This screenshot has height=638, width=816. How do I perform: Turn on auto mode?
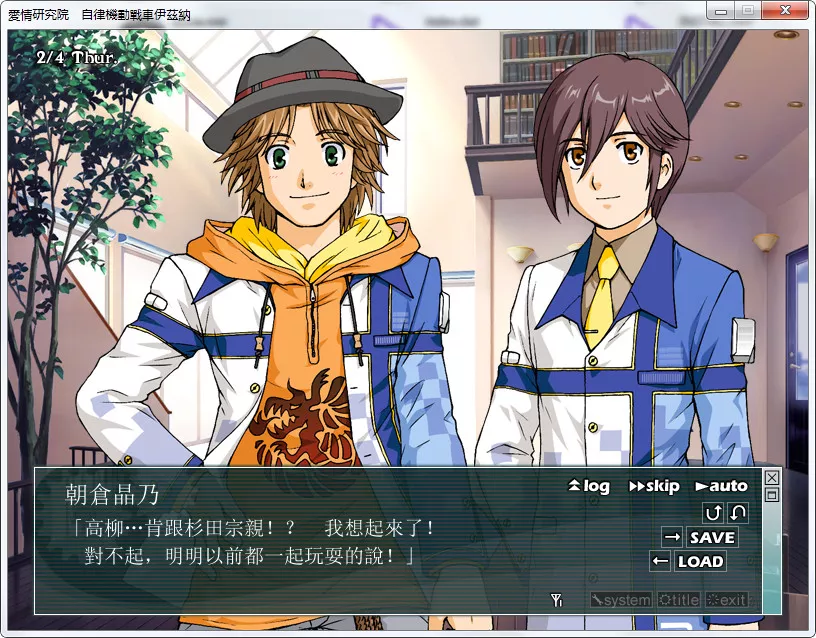pyautogui.click(x=721, y=486)
